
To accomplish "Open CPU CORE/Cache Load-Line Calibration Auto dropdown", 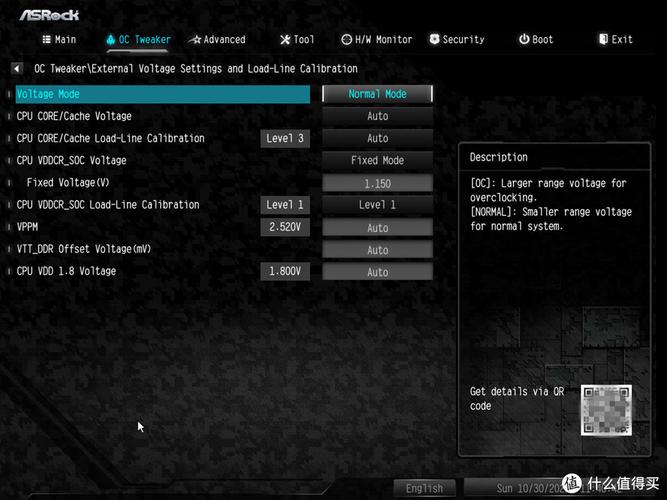I will pyautogui.click(x=377, y=138).
